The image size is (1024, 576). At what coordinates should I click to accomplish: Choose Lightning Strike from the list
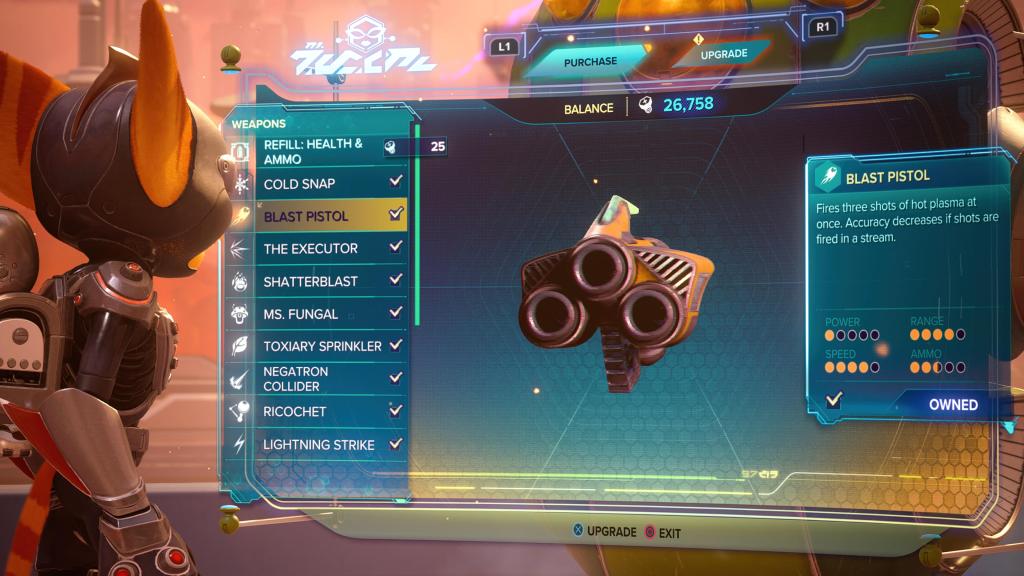pyautogui.click(x=316, y=444)
